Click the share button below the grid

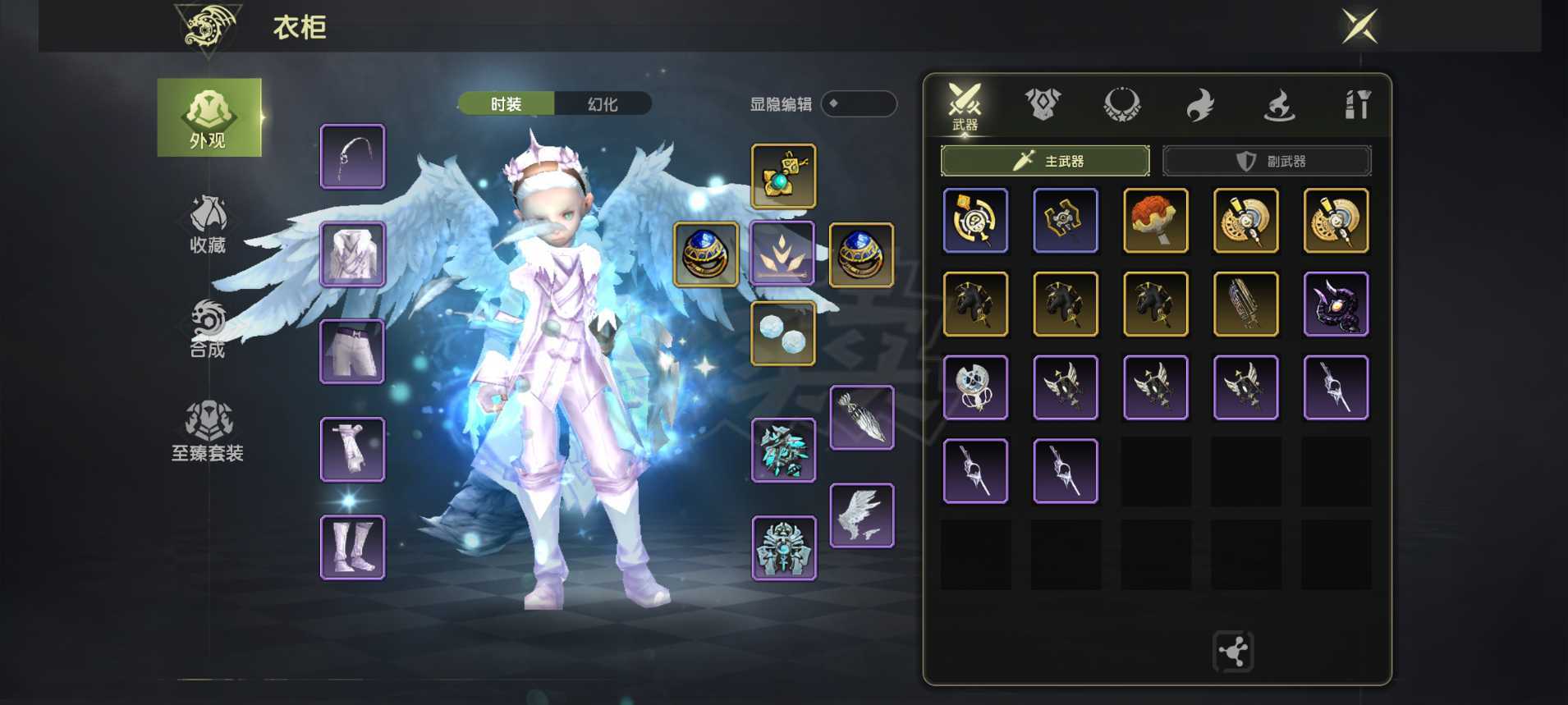(x=1233, y=652)
